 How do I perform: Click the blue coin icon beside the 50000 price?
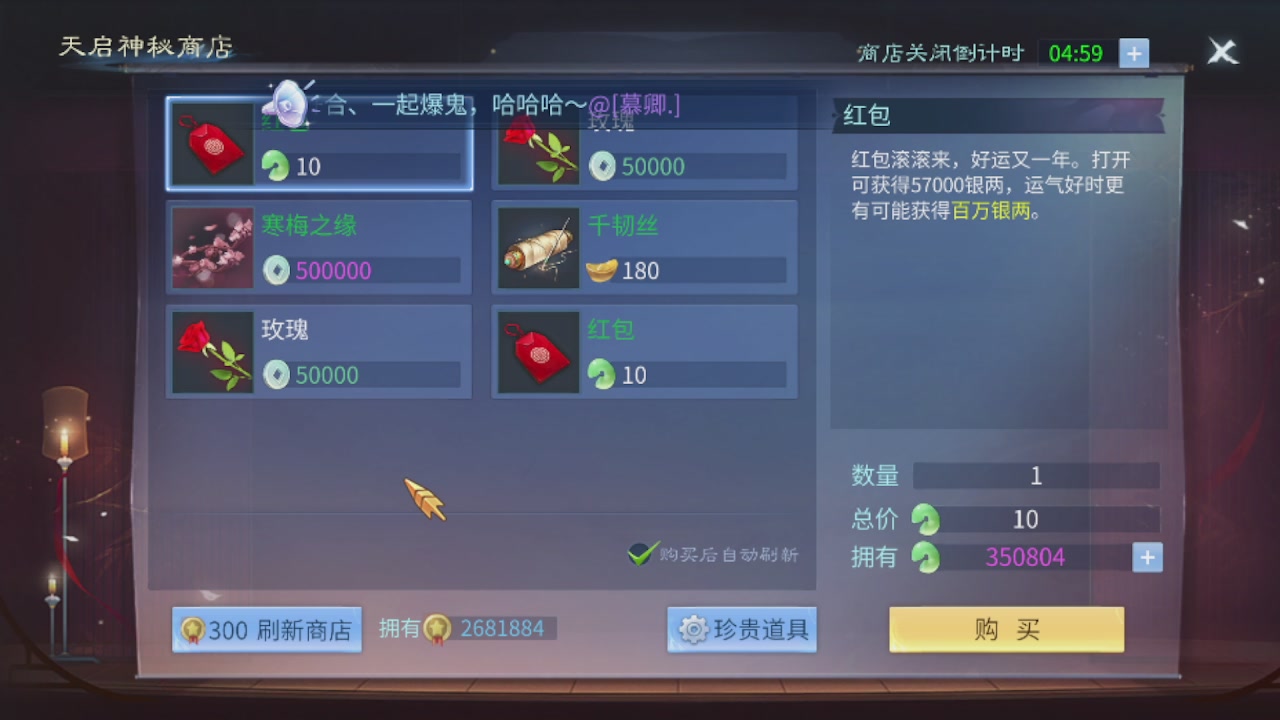(x=602, y=167)
